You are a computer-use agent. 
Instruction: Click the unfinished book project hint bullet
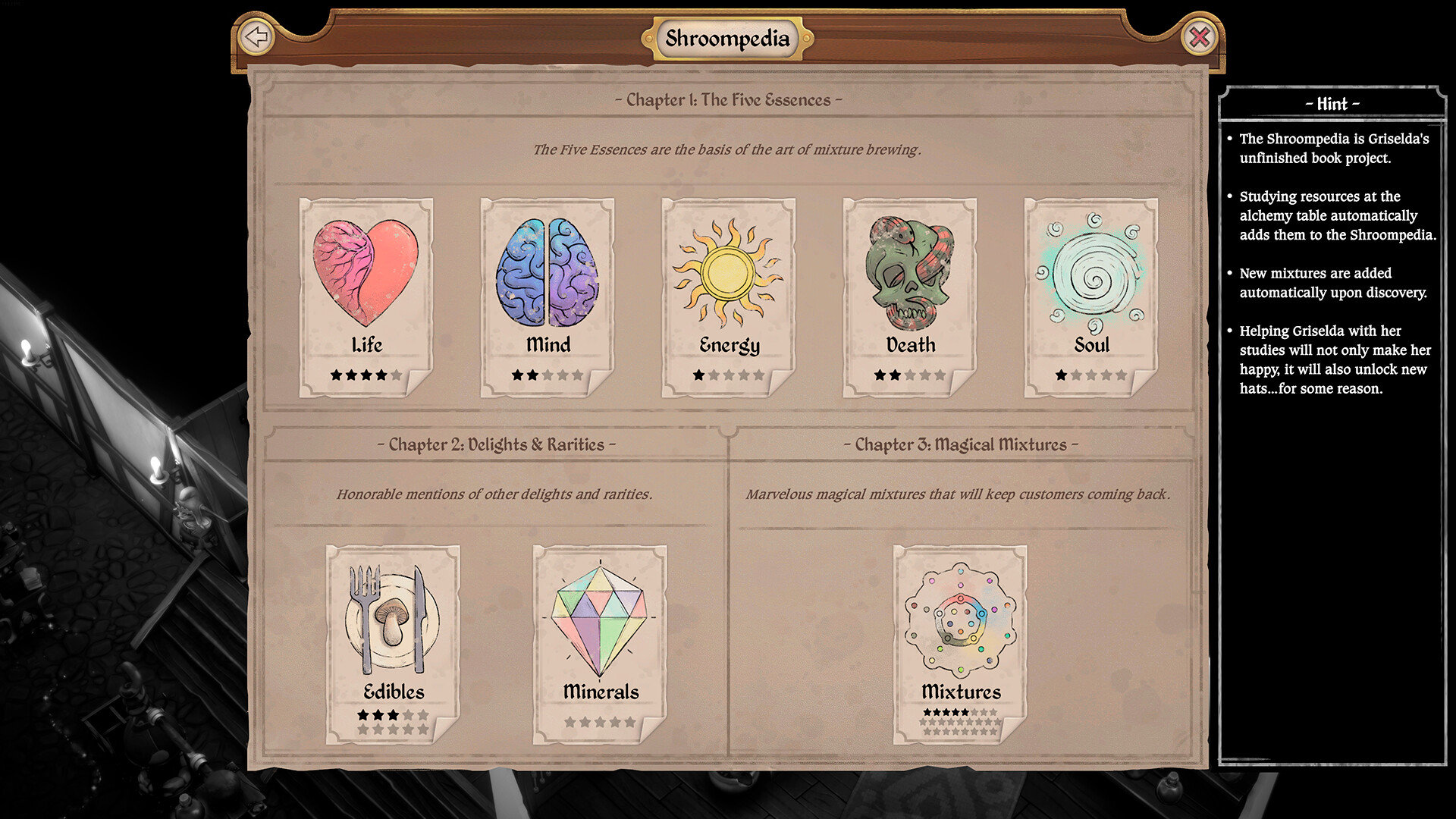(1331, 149)
